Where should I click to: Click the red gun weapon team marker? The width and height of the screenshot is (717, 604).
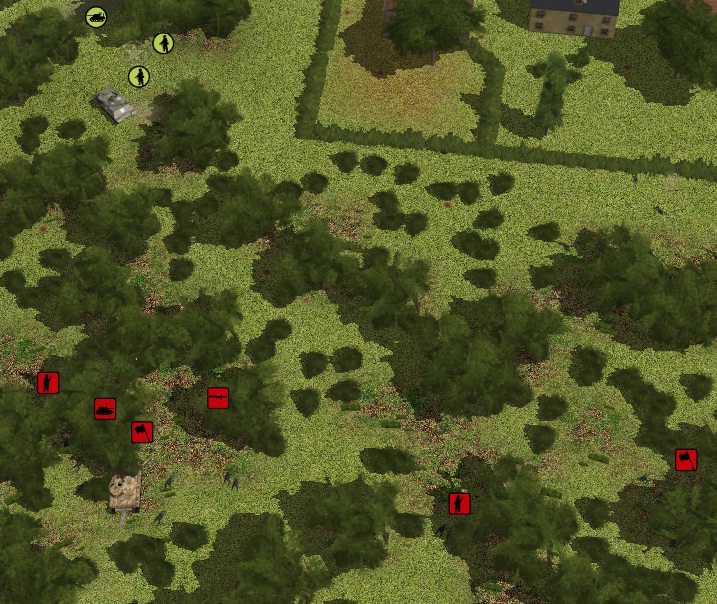[x=218, y=398]
